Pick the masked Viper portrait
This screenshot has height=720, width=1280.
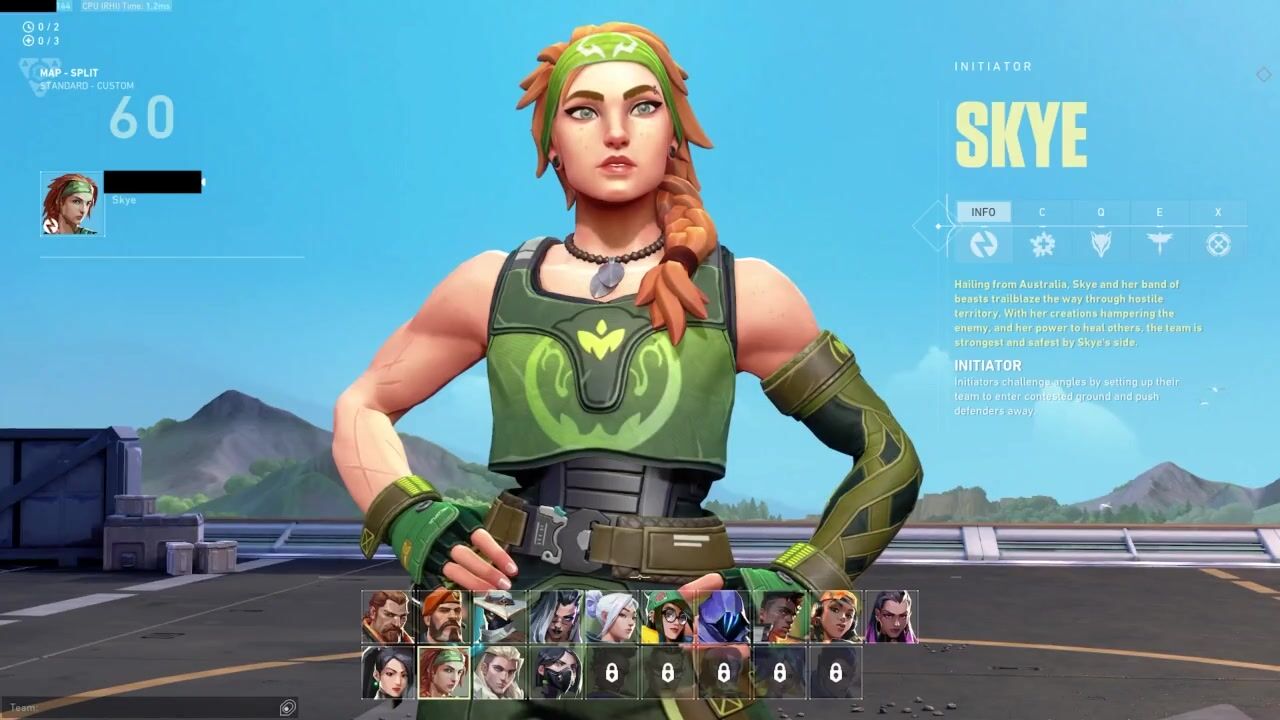click(x=555, y=673)
